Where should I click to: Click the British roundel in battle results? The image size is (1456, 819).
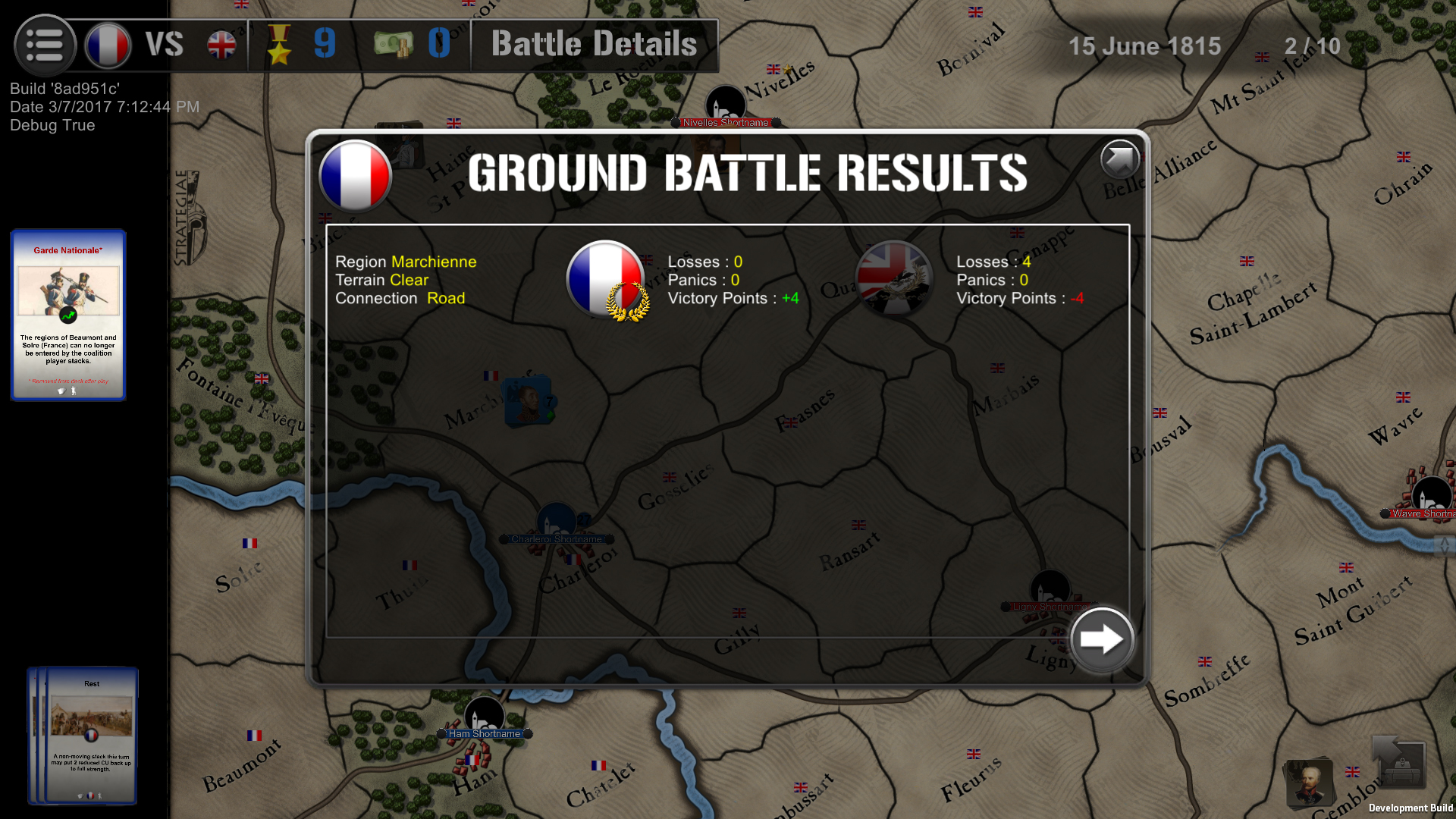895,279
